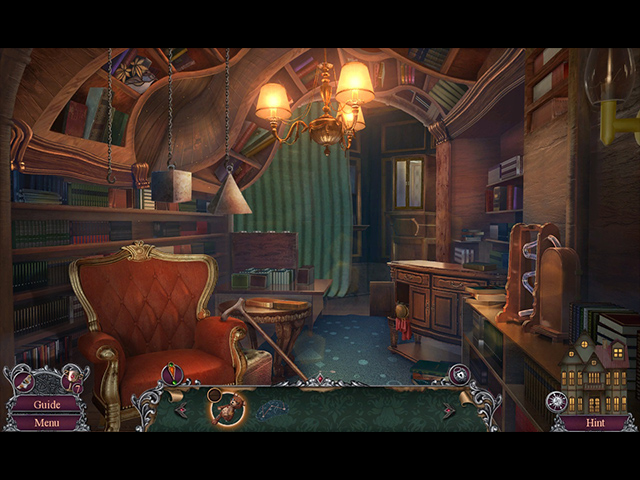Open the scroll journal icon
Image resolution: width=640 pixels, height=480 pixels.
pos(23,381)
